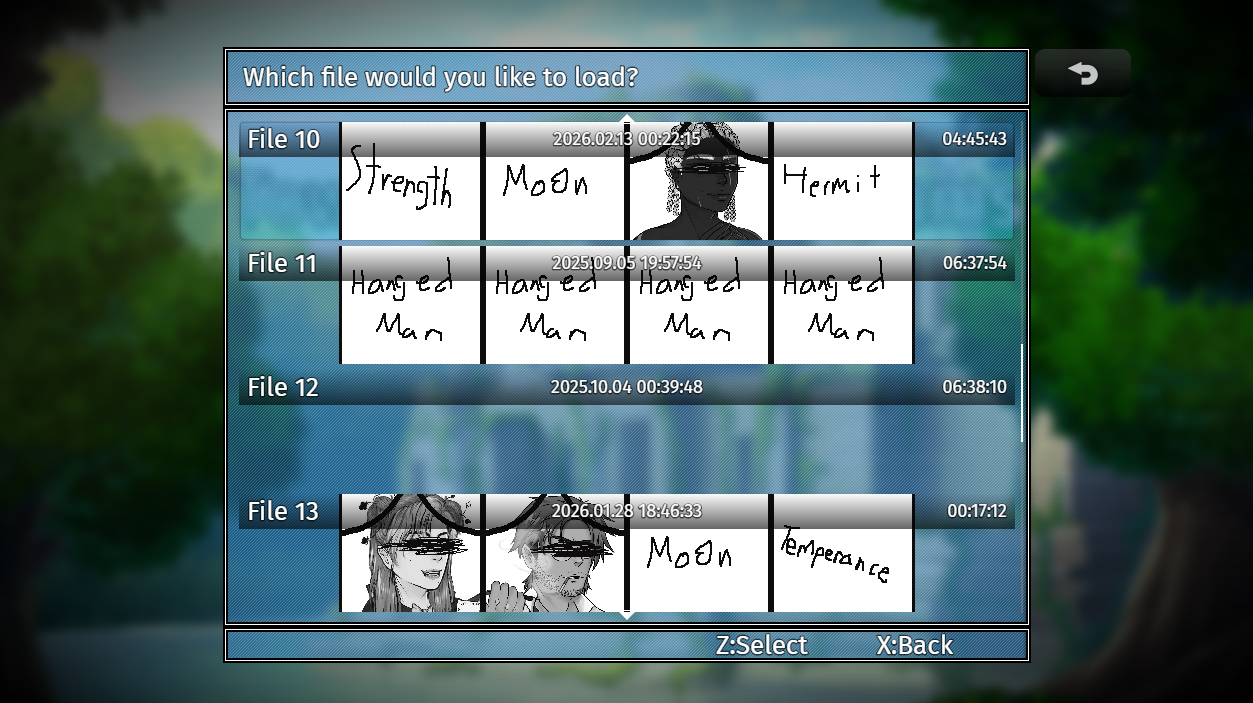Click the down arrow below the save list
The width and height of the screenshot is (1253, 703).
pos(627,615)
